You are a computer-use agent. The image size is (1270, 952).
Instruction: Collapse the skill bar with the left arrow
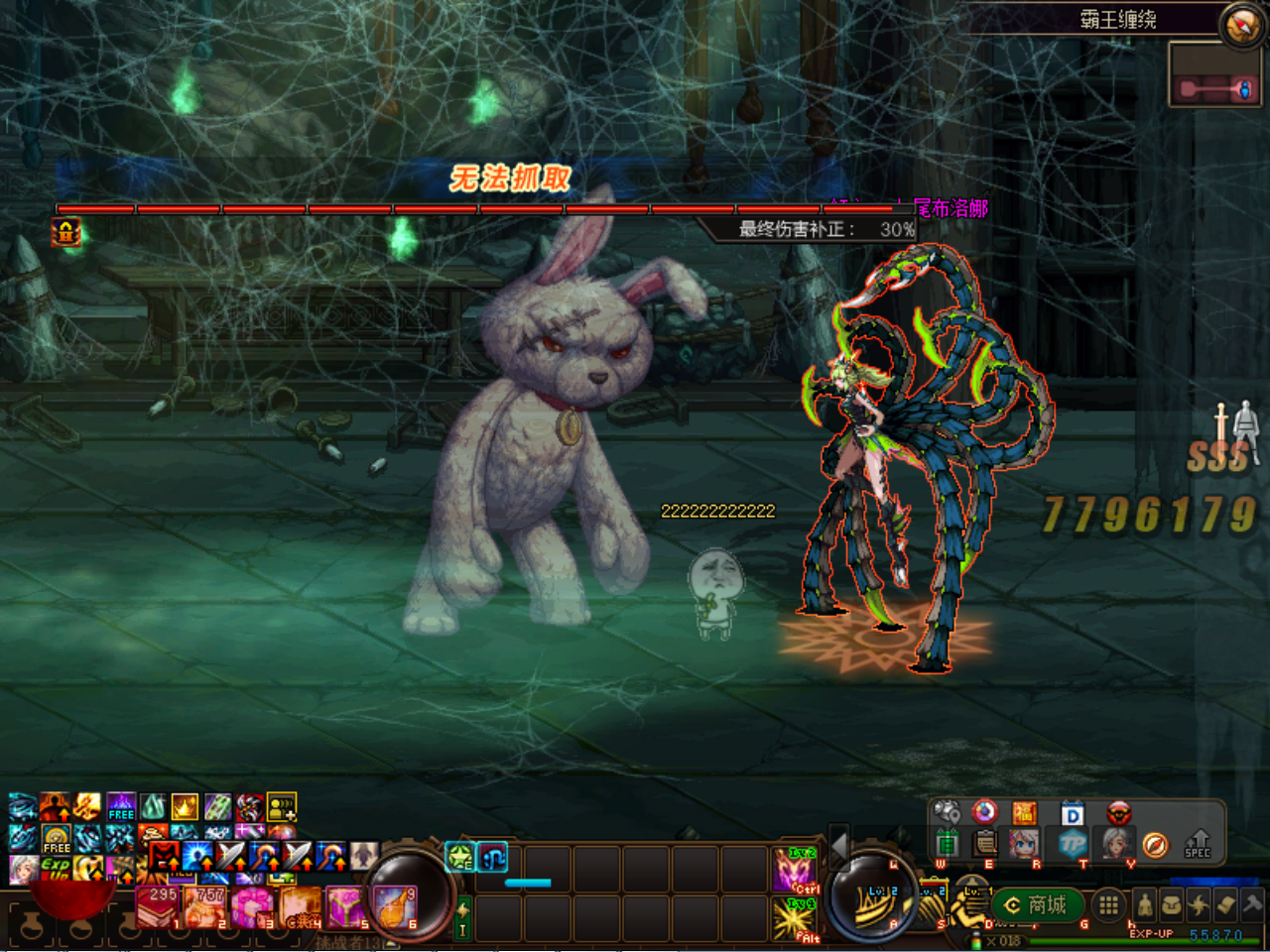coord(838,845)
